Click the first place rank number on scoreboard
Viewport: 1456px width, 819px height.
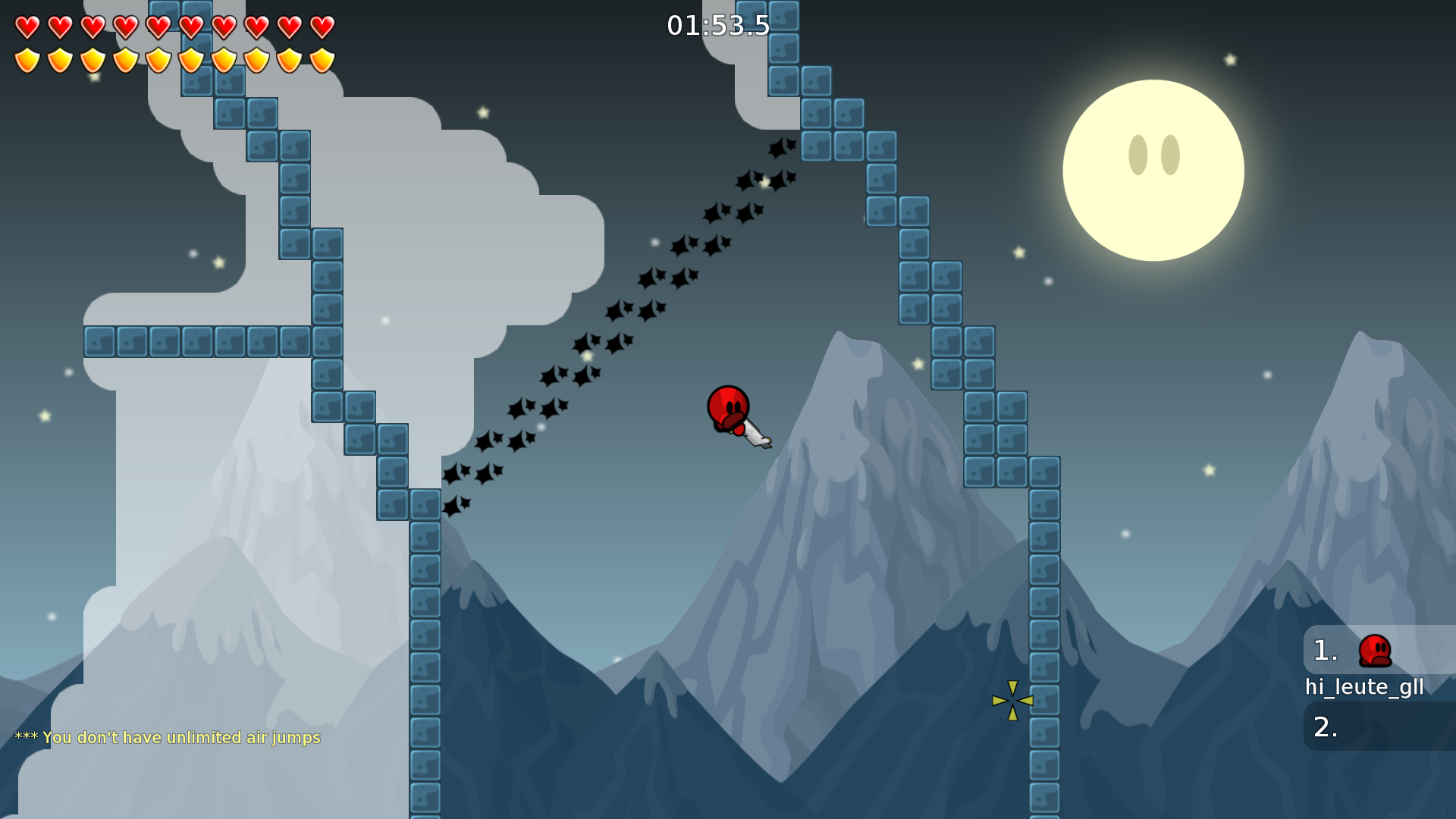click(1324, 651)
